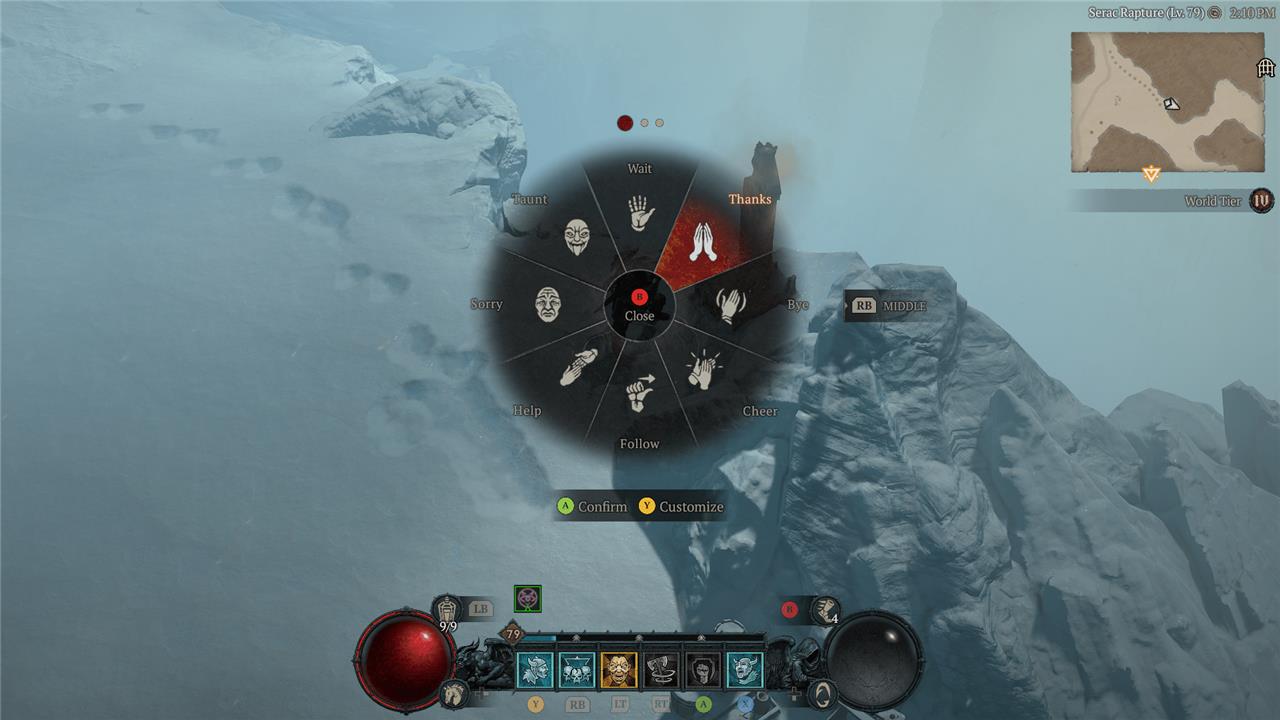Click the dungeon gate marker beside the minimap
Image resolution: width=1280 pixels, height=720 pixels.
(x=1266, y=68)
